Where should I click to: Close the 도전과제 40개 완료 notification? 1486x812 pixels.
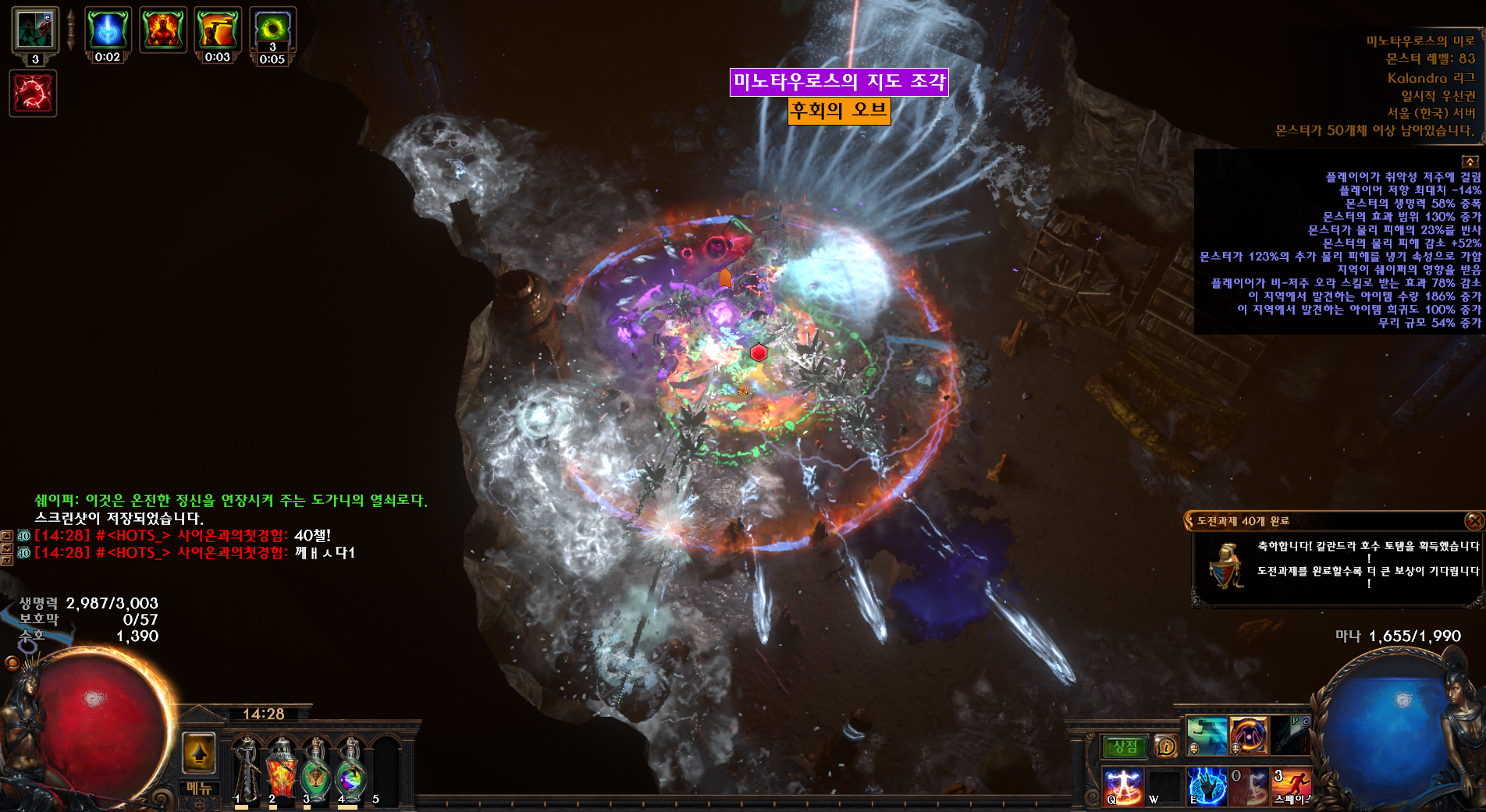click(1474, 520)
